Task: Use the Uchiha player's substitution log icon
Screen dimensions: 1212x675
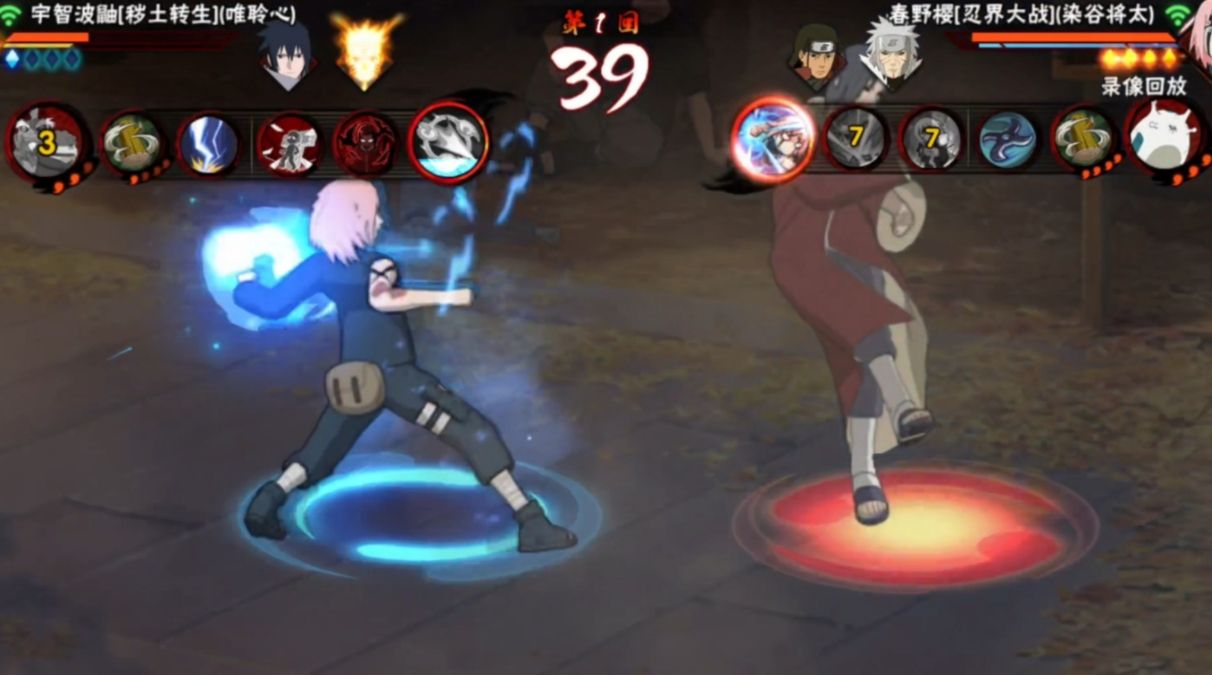Action: (131, 144)
